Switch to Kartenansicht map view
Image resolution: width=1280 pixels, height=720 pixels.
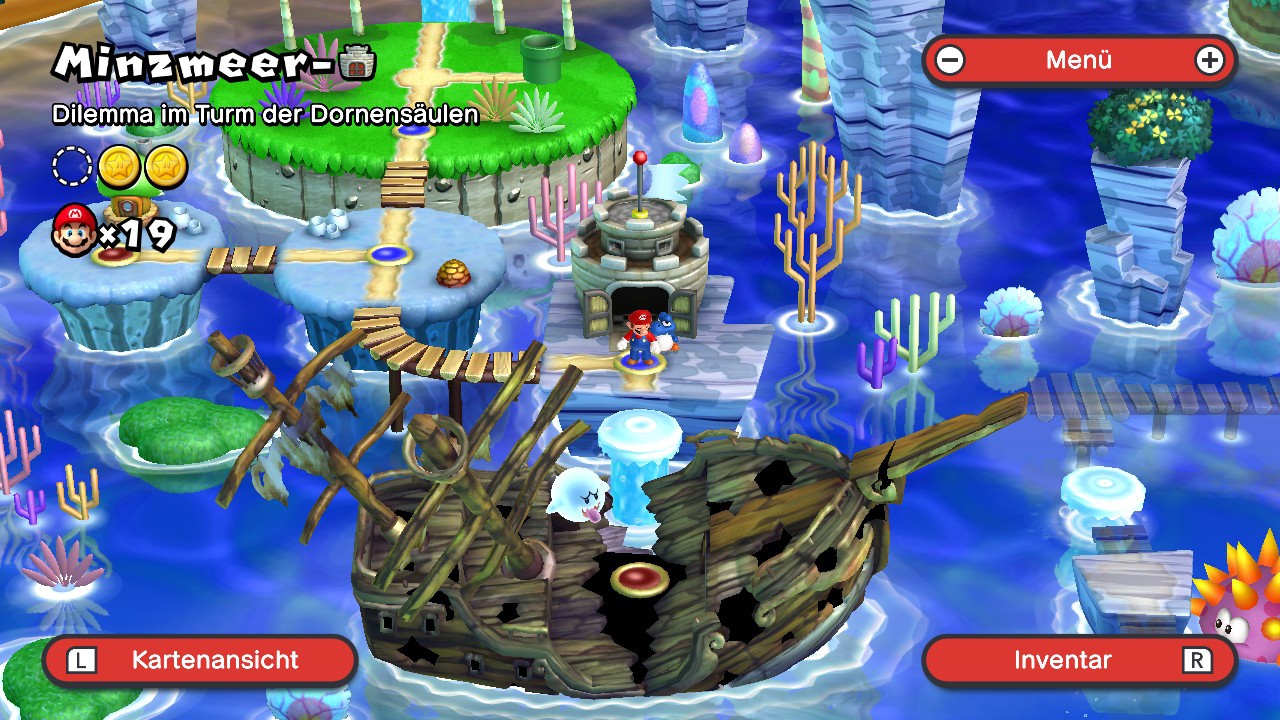pyautogui.click(x=200, y=660)
